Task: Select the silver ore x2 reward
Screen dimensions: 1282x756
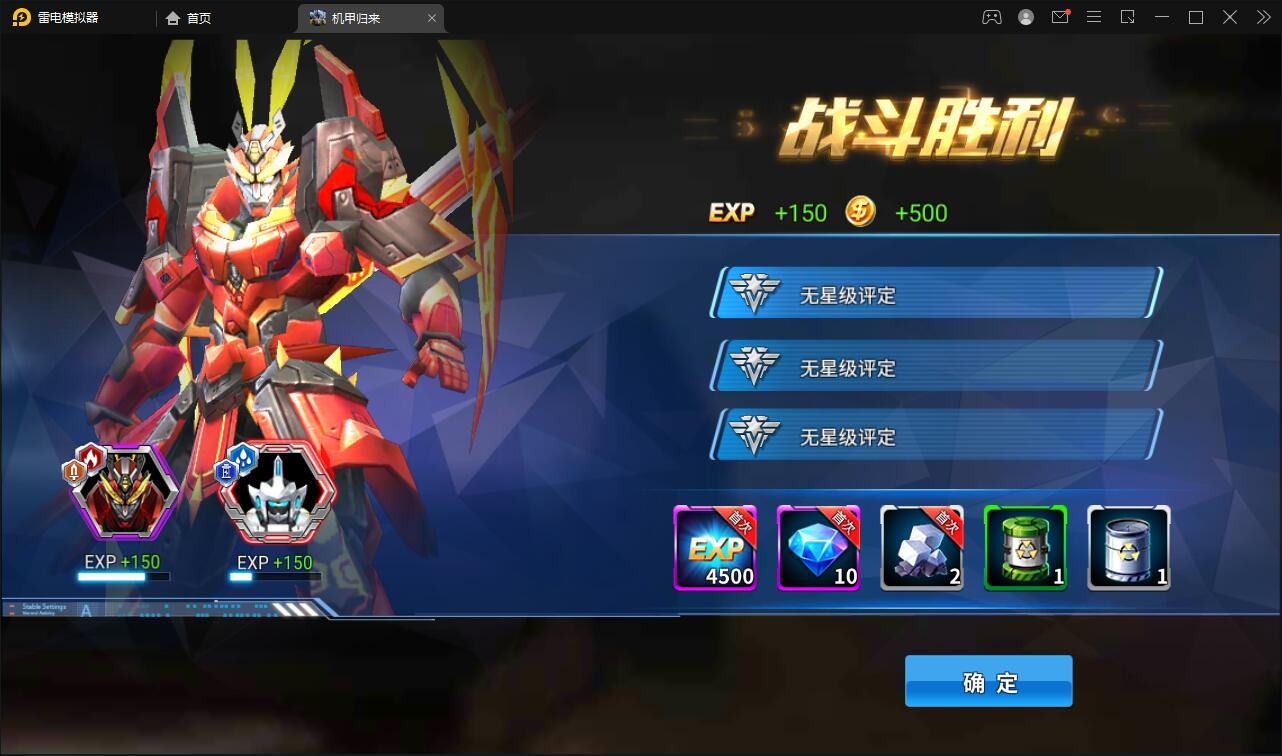Action: click(x=922, y=548)
